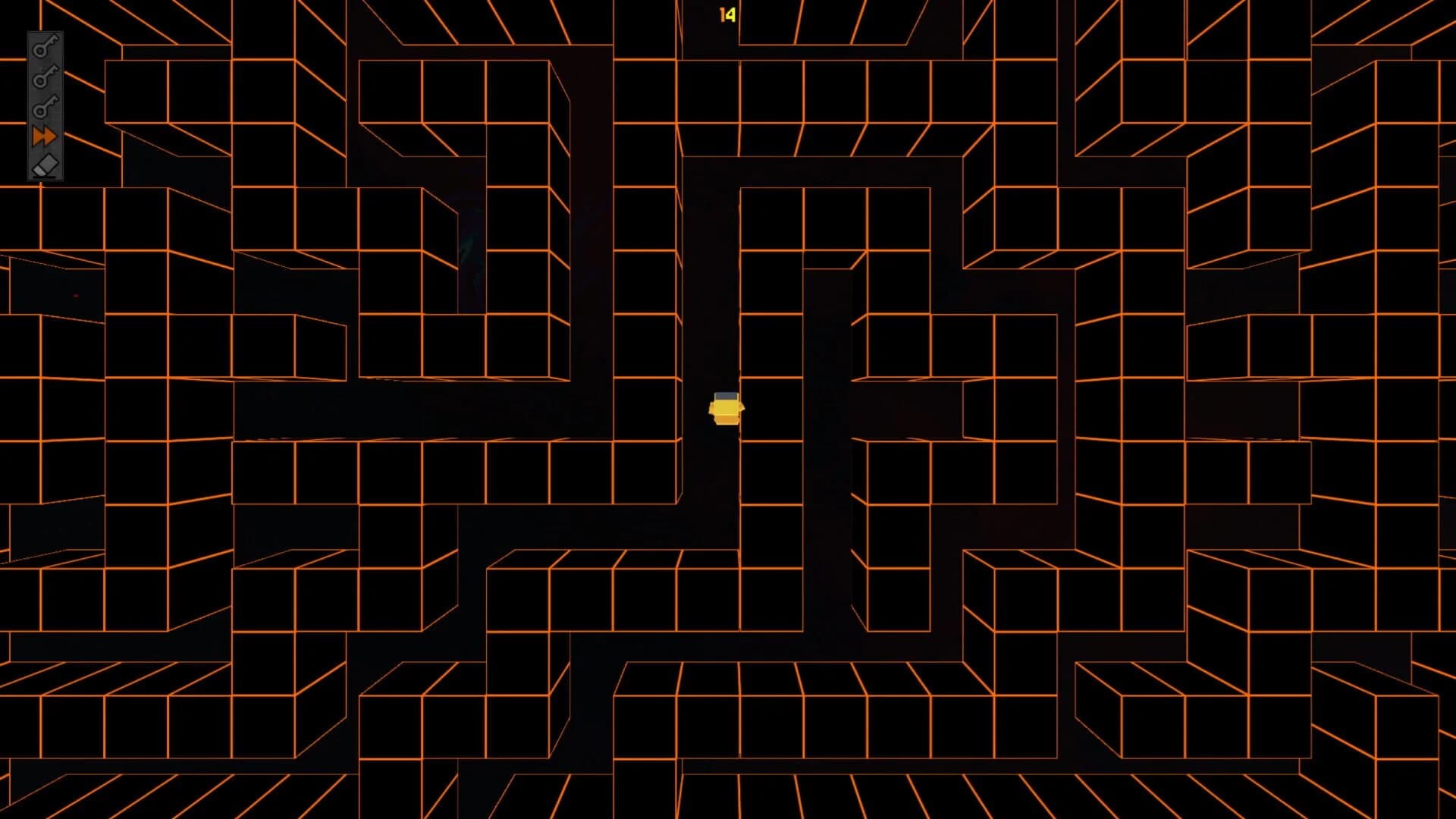Screen dimensions: 1456x819
Task: Click the score counter showing 14
Action: (726, 14)
